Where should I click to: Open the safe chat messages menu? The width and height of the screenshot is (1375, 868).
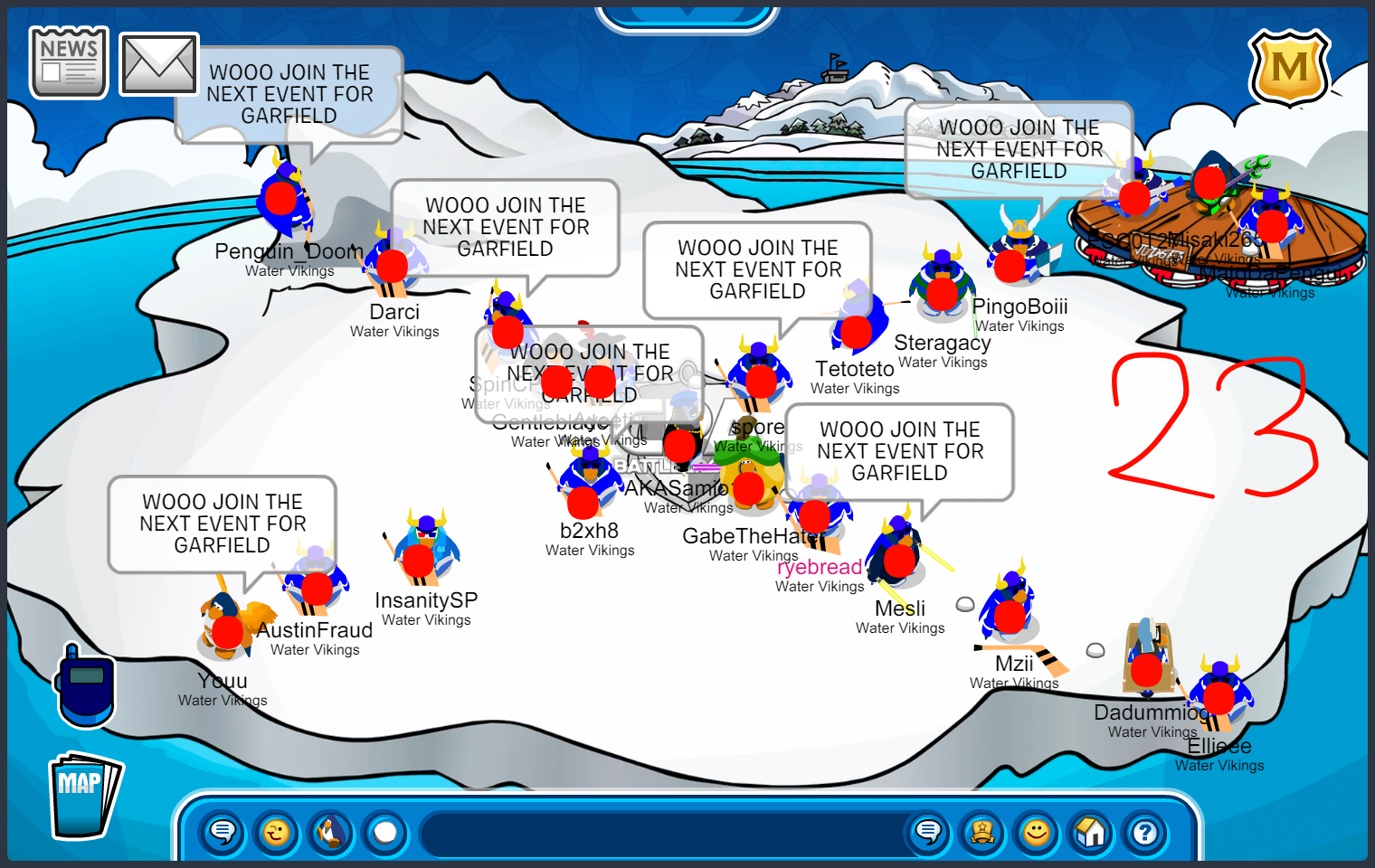pyautogui.click(x=223, y=832)
